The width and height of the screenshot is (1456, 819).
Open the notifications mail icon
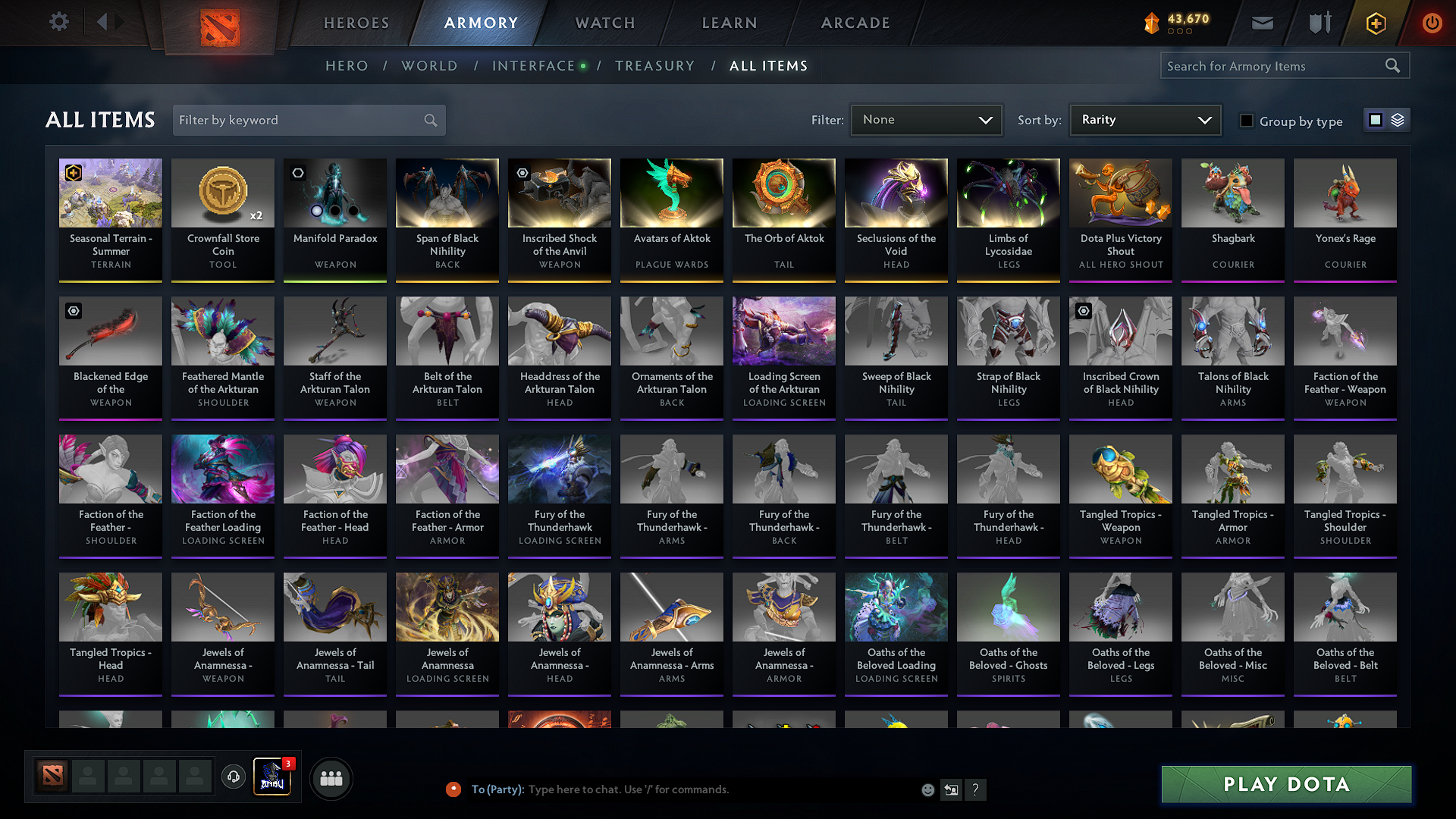tap(1261, 23)
